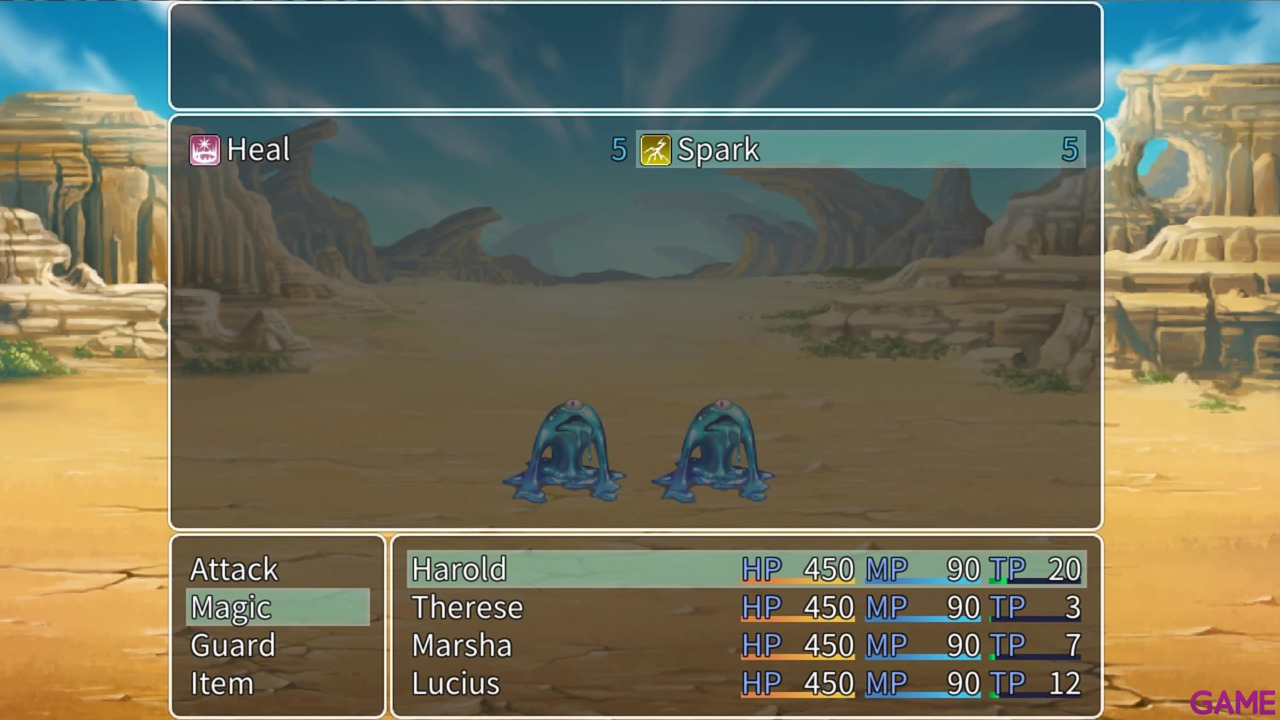
Task: Open the Item command
Action: point(222,683)
